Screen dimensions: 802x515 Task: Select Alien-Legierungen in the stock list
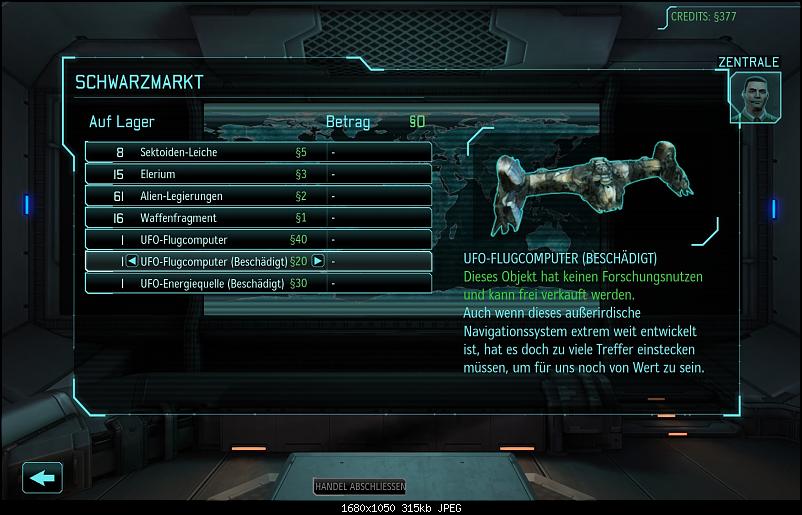point(258,196)
